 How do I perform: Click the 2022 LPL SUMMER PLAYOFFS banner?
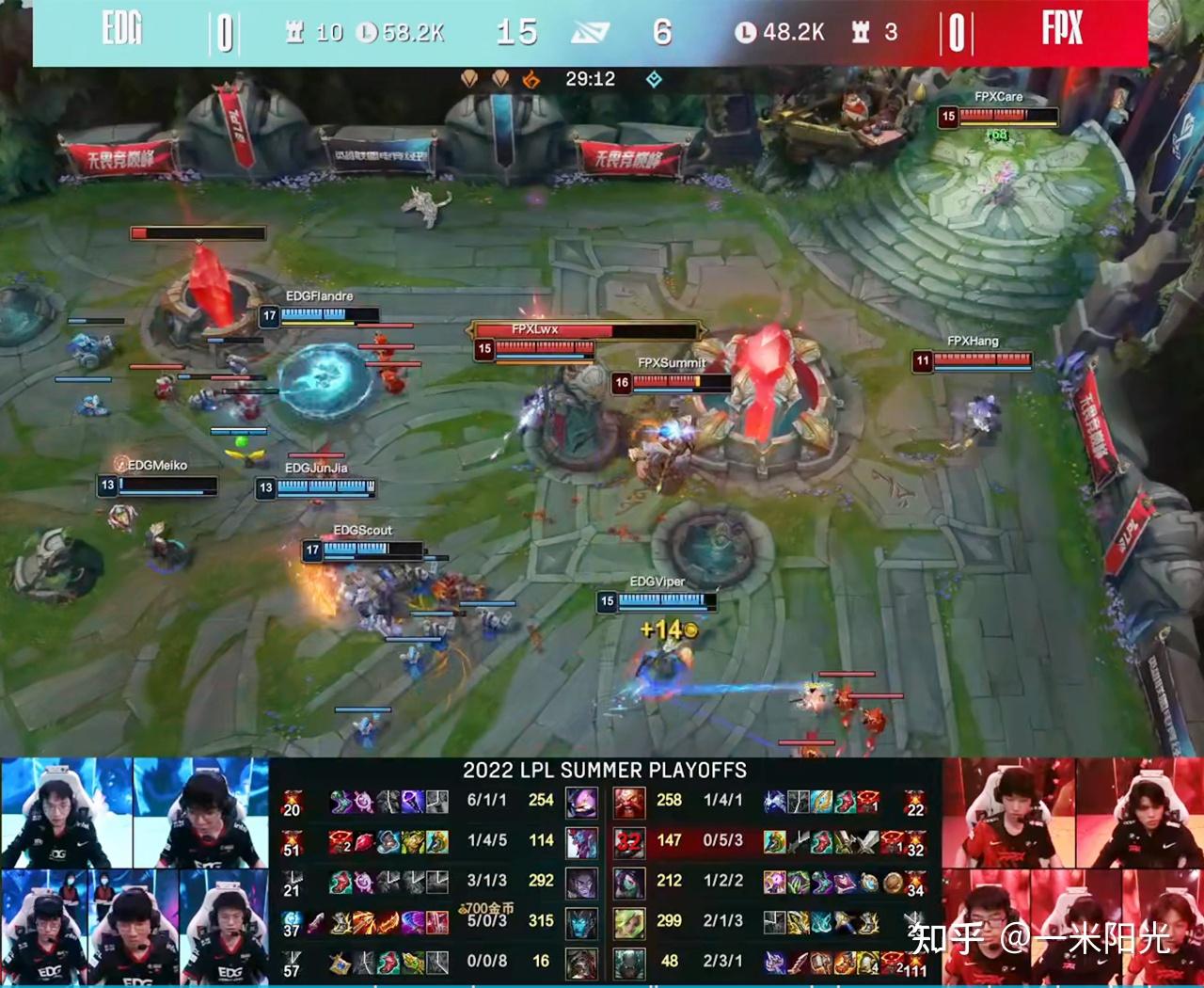tap(603, 770)
